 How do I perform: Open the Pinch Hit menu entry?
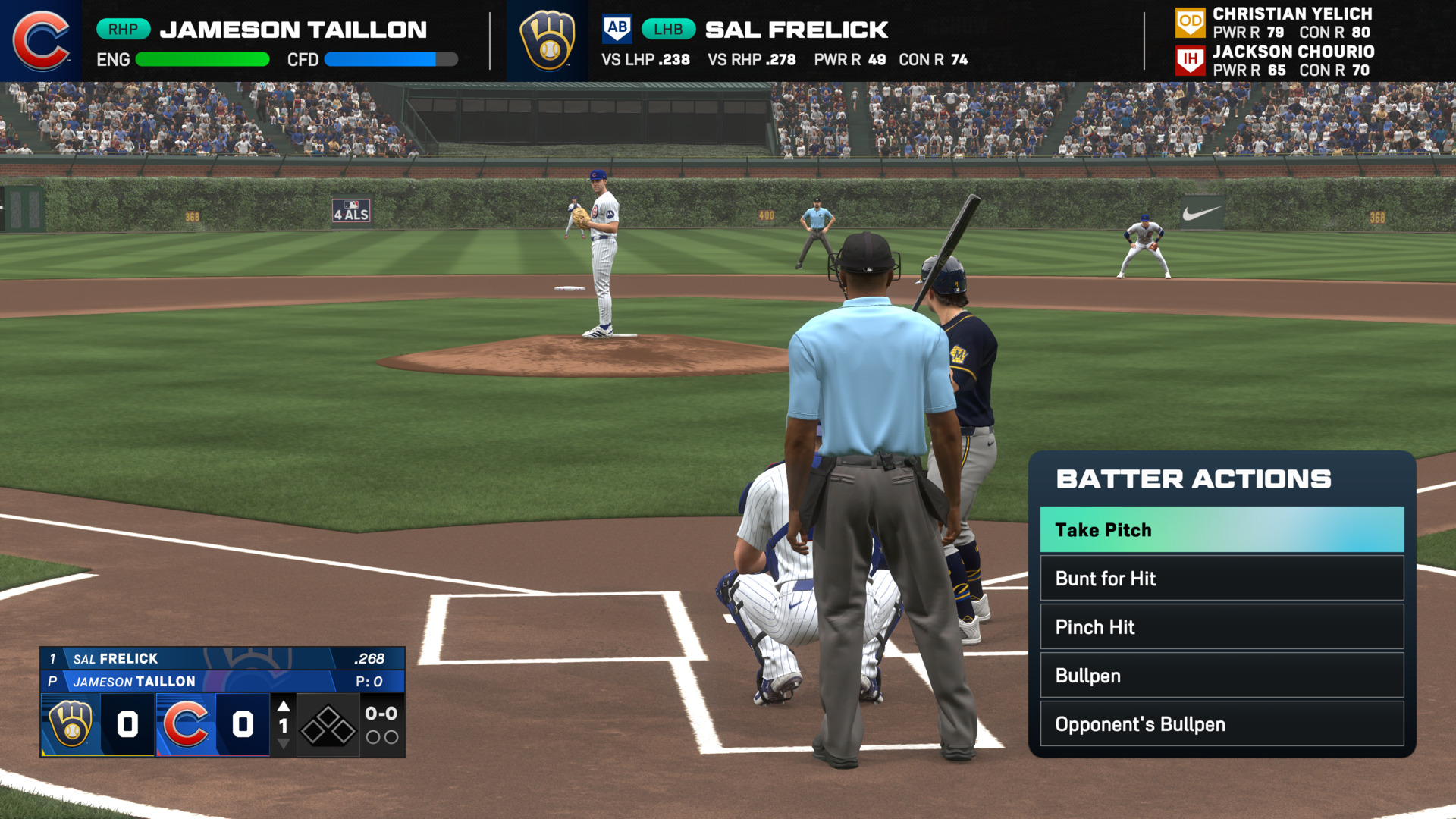1221,627
